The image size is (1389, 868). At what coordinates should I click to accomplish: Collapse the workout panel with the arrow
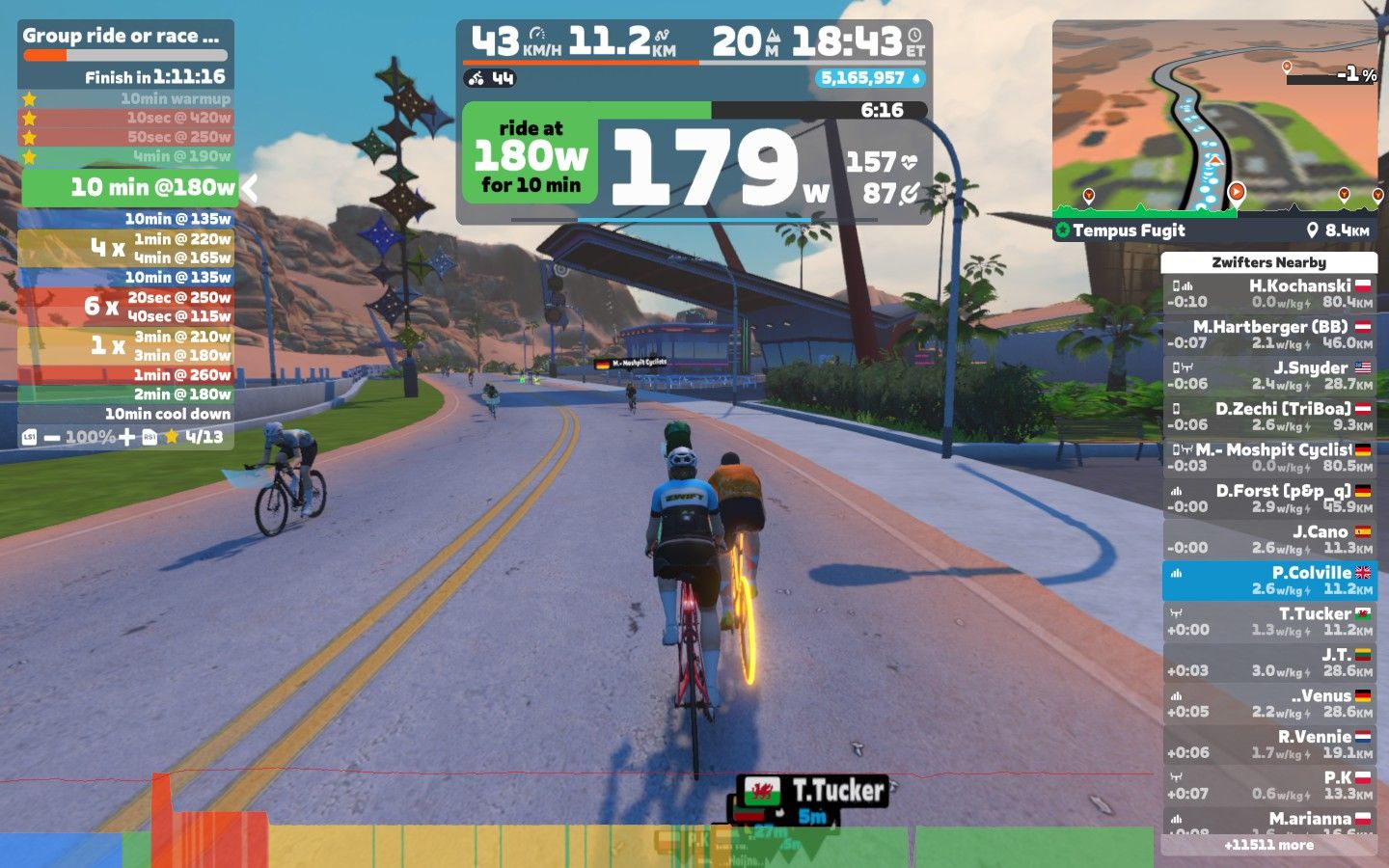250,188
